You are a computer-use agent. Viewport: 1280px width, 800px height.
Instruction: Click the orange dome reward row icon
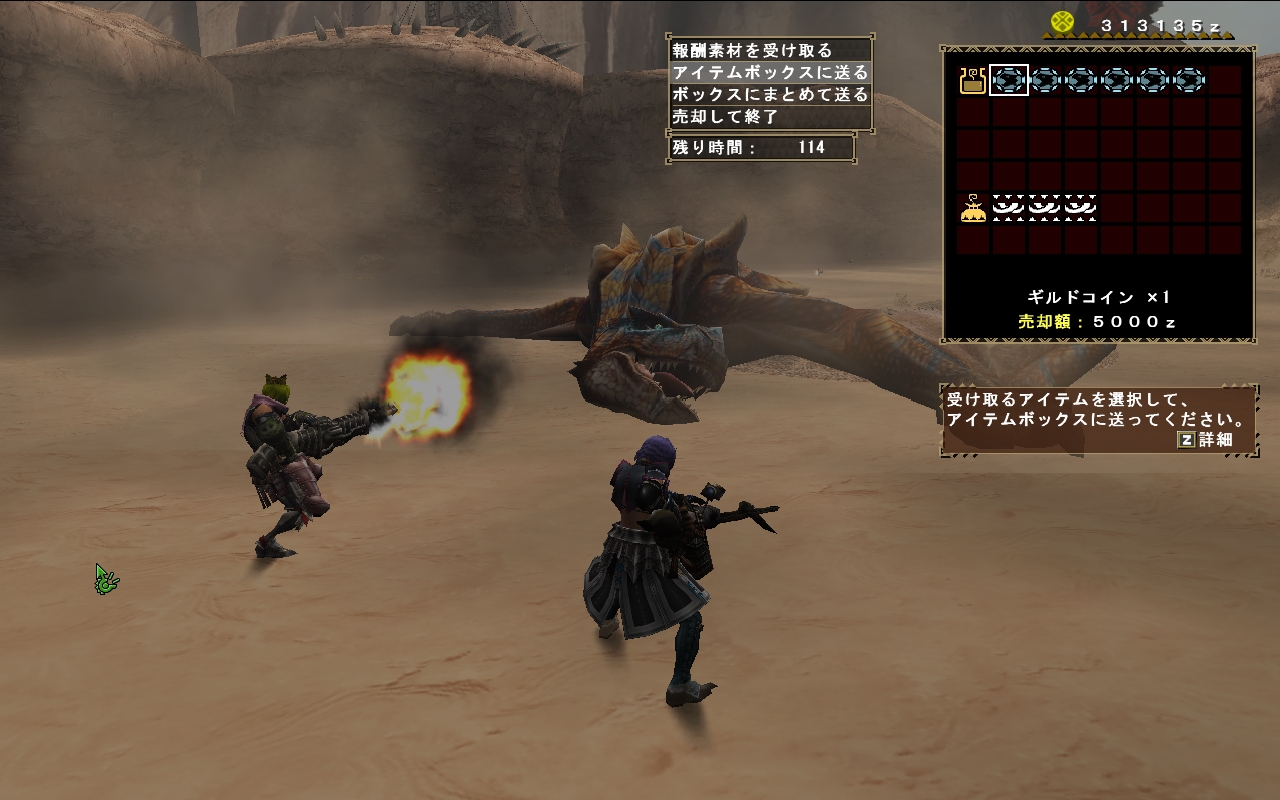pos(972,209)
